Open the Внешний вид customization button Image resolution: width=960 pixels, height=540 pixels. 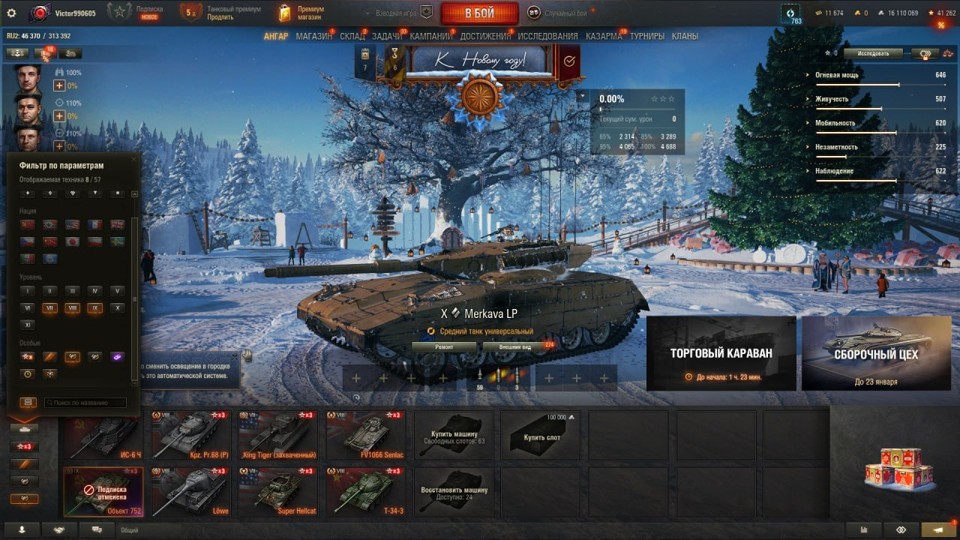pyautogui.click(x=512, y=347)
